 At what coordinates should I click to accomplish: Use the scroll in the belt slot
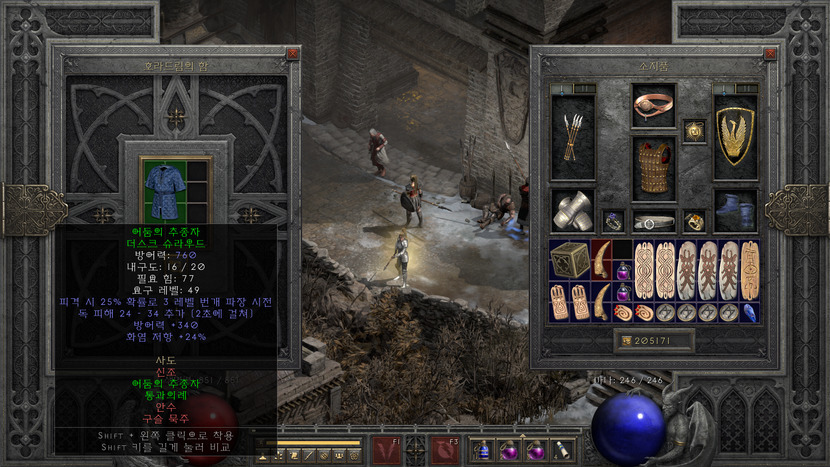click(x=562, y=451)
